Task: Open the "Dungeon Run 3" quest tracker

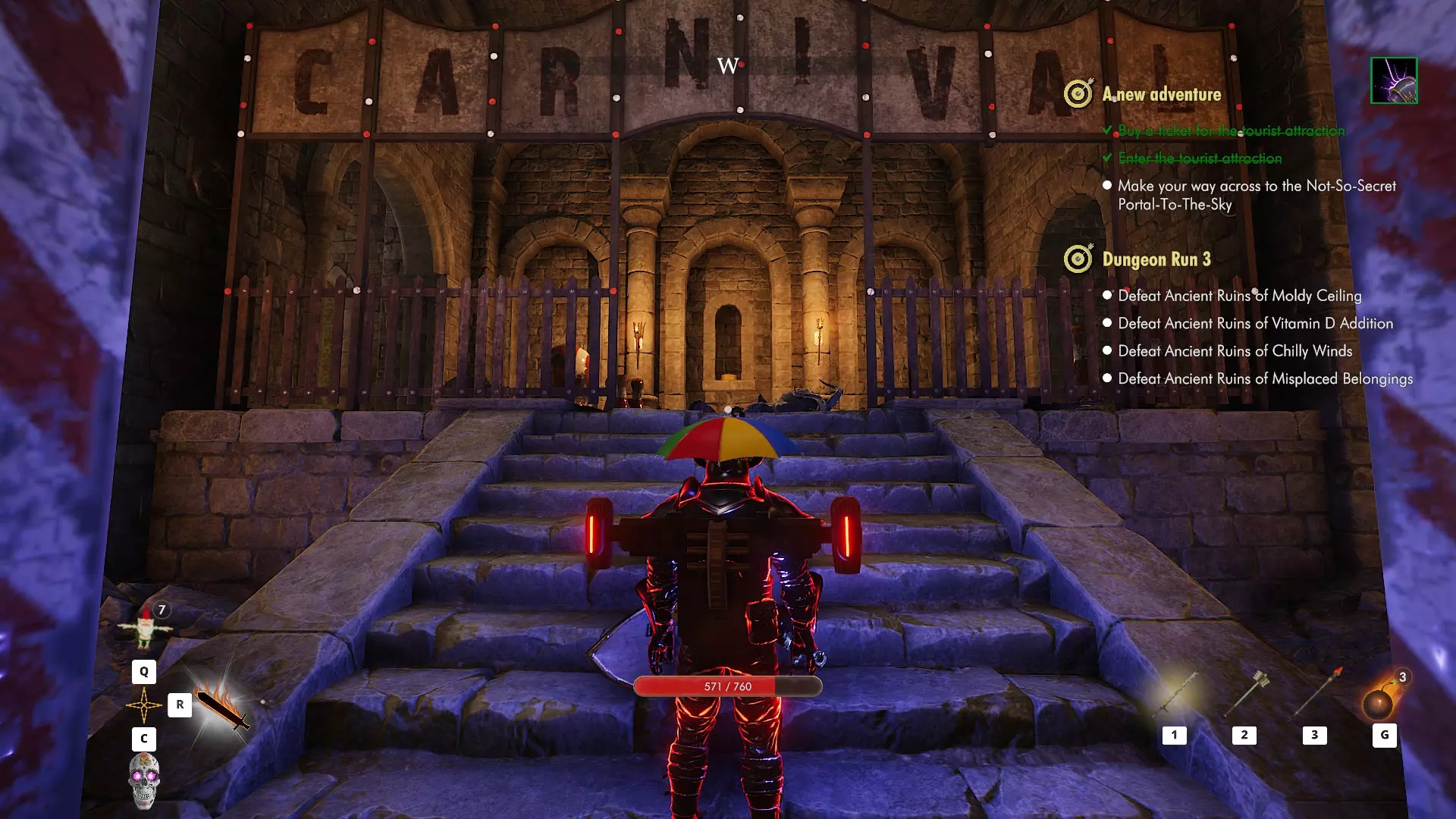Action: [x=1156, y=259]
